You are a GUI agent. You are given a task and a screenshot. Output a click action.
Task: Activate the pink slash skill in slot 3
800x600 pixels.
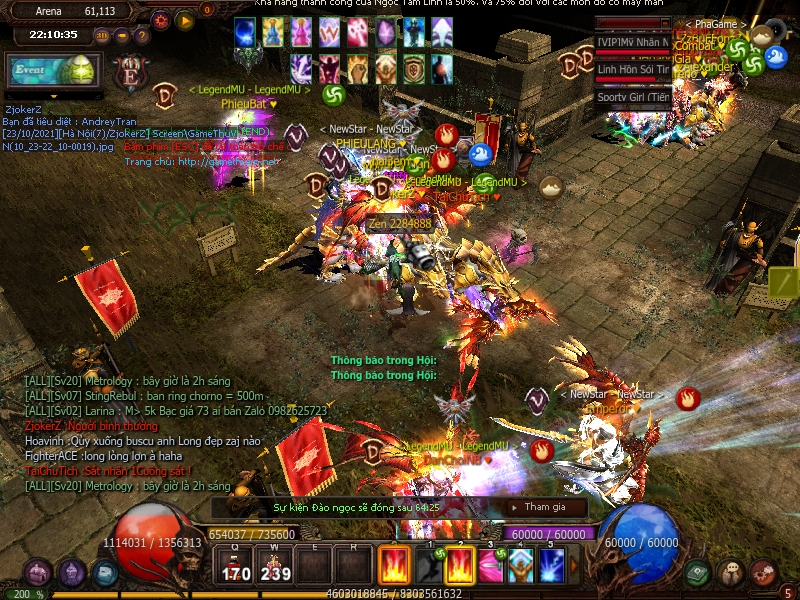(490, 566)
